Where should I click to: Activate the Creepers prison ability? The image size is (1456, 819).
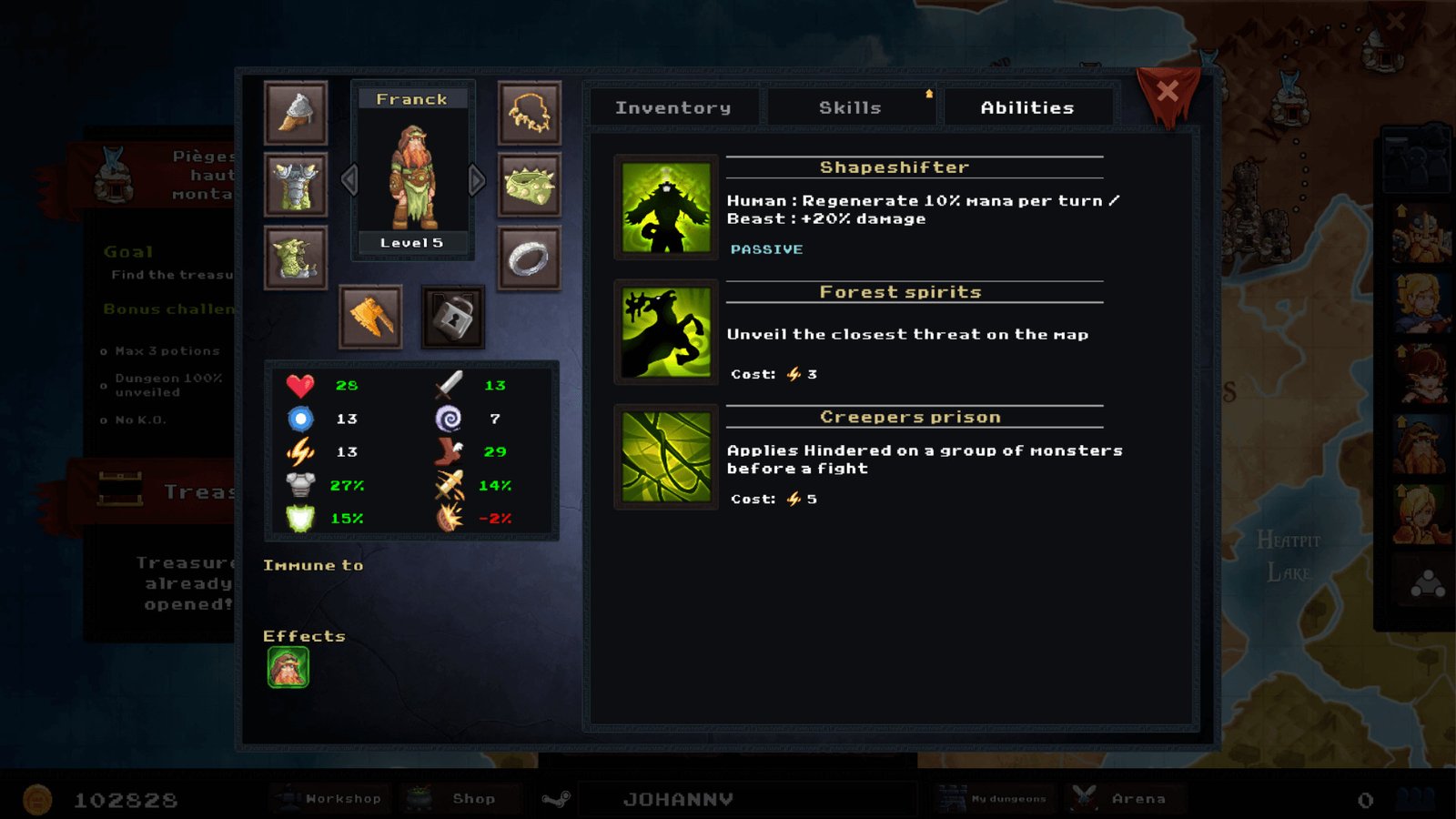point(666,457)
